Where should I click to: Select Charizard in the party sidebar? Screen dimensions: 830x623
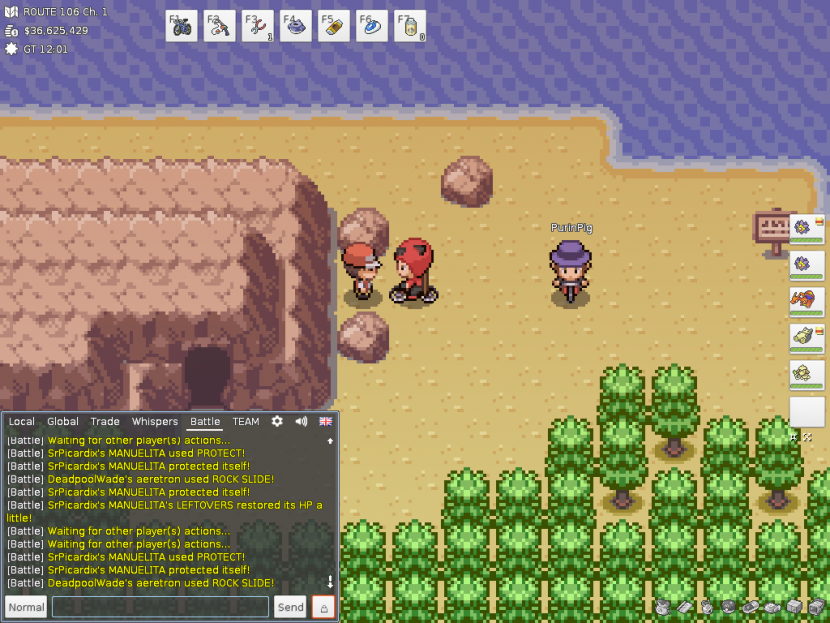805,300
